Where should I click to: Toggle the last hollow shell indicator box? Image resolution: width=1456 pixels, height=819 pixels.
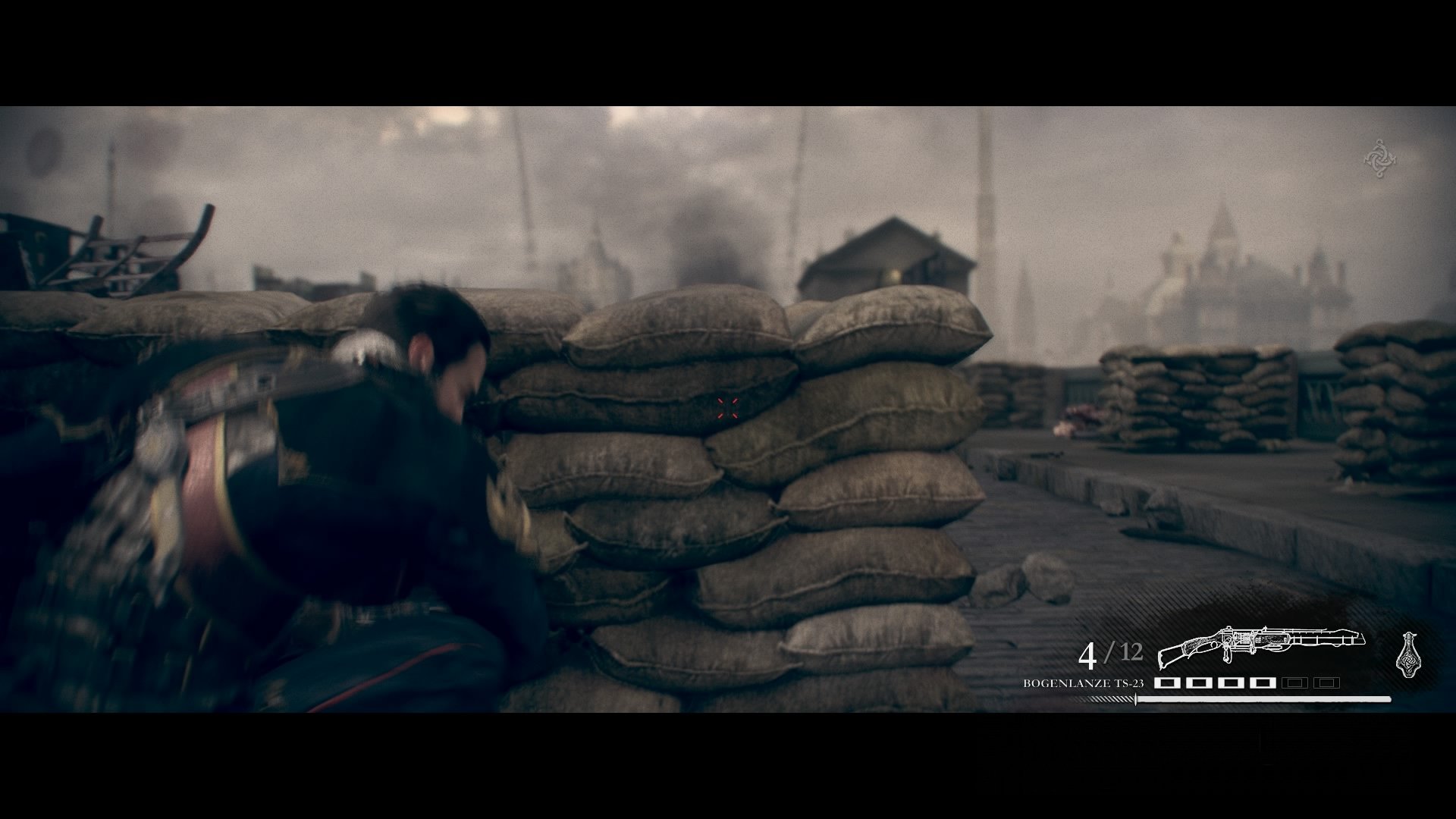click(1326, 682)
